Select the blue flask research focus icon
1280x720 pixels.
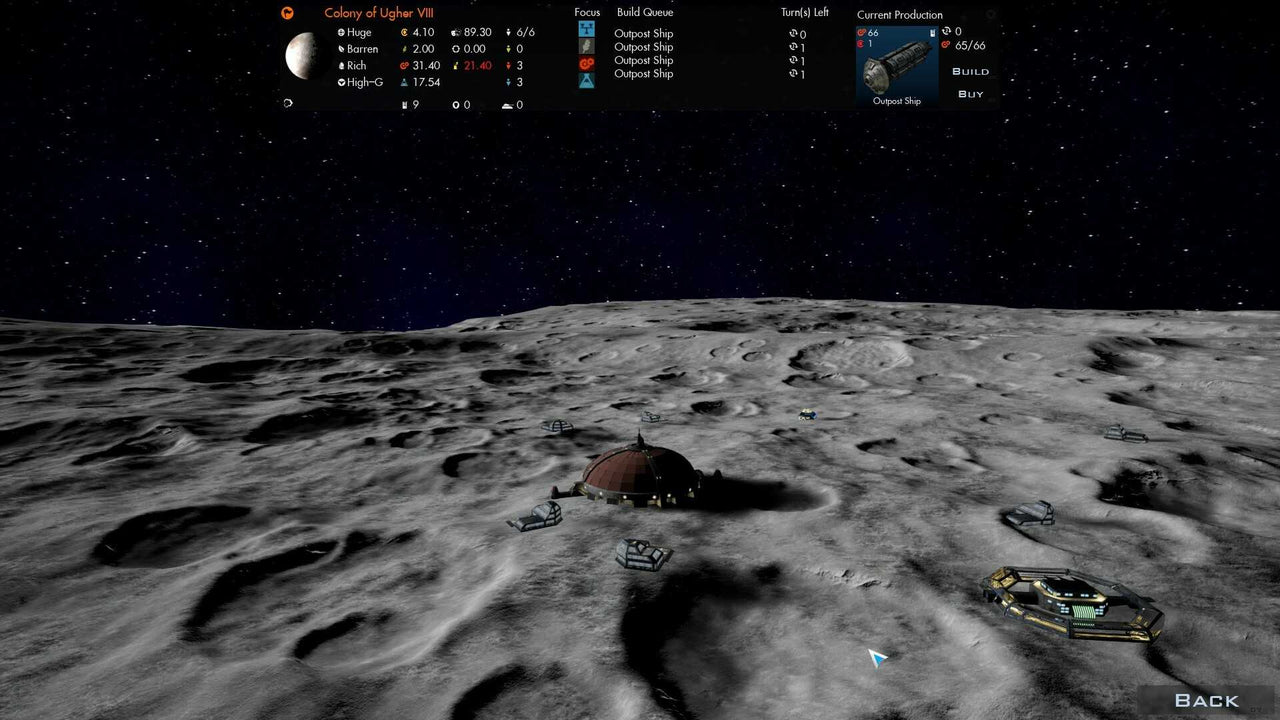(x=586, y=78)
